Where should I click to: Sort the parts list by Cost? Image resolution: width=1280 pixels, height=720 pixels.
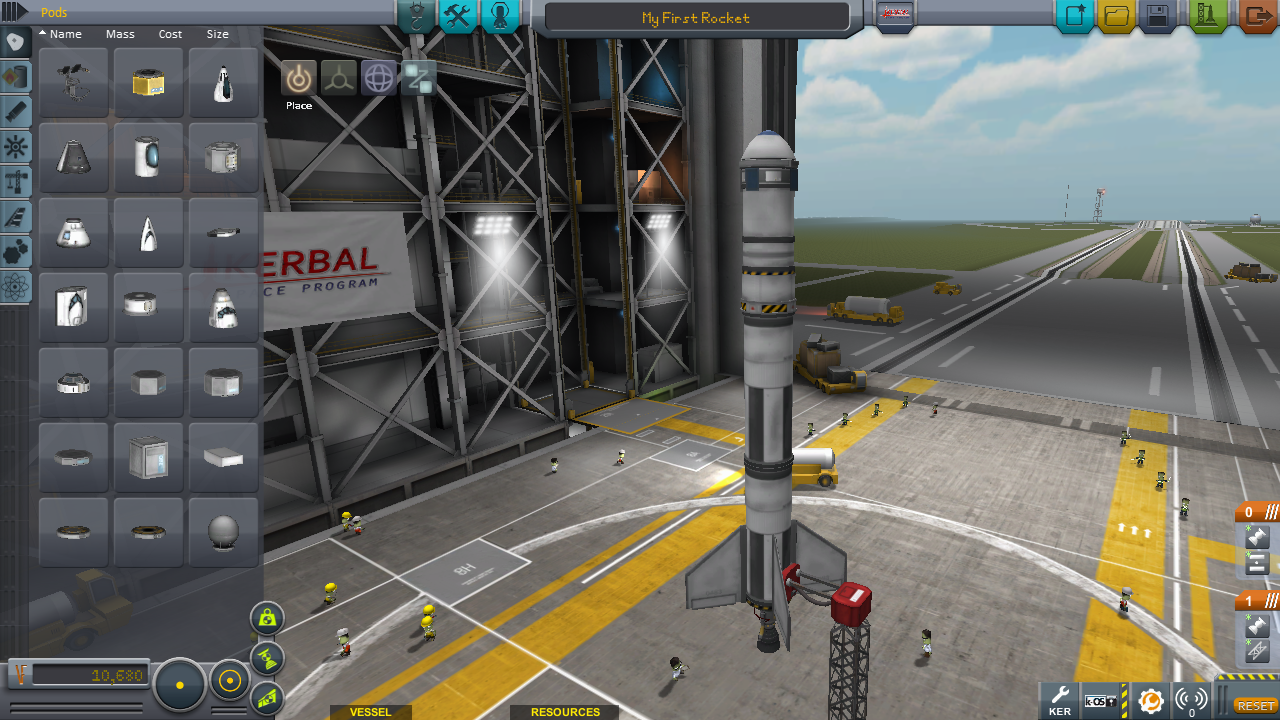[170, 34]
